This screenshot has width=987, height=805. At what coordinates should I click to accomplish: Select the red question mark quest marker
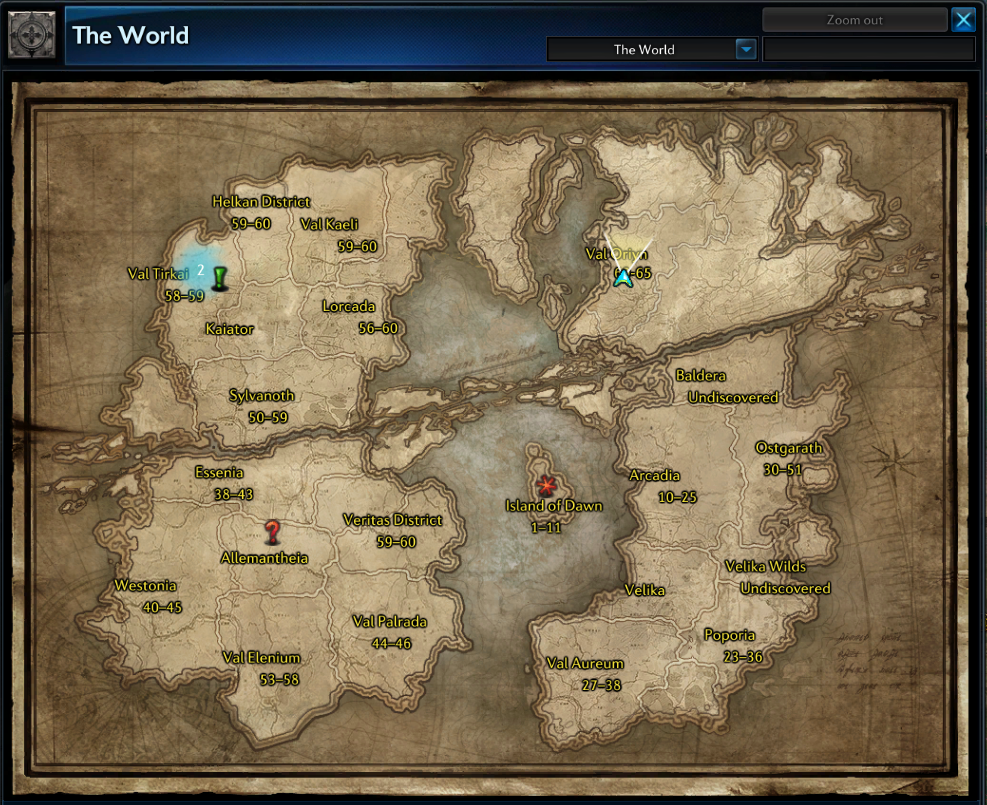[x=272, y=532]
